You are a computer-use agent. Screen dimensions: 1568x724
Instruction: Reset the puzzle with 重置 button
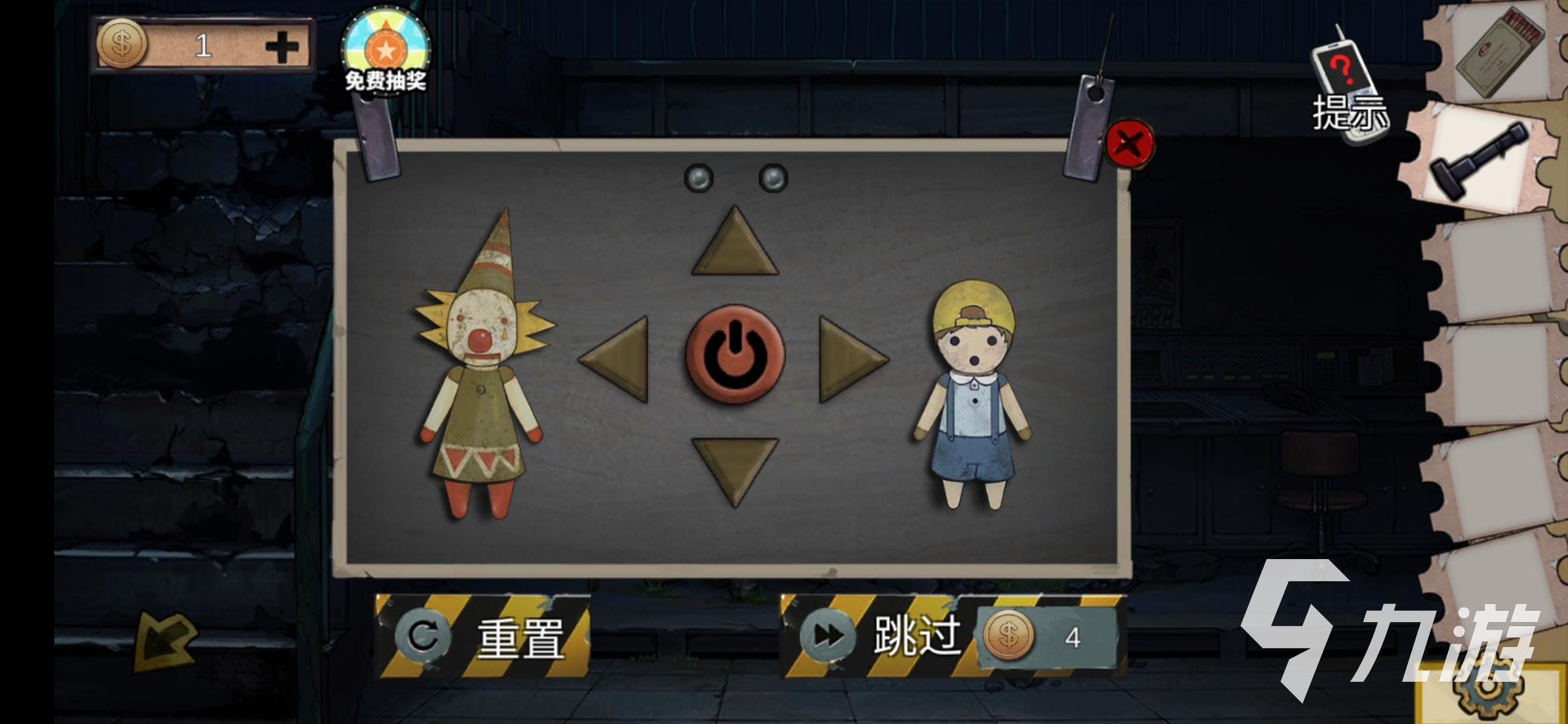point(482,636)
